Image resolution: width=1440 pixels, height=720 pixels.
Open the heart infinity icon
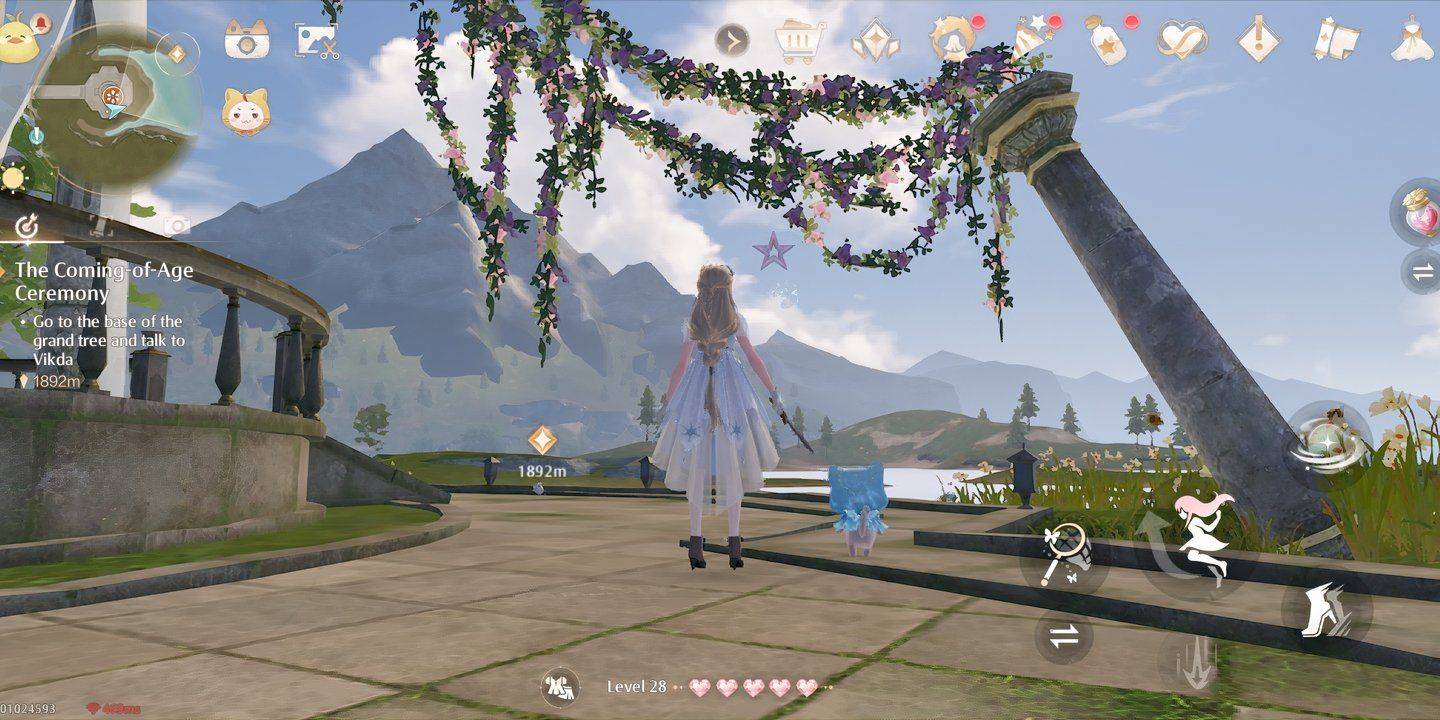[1180, 40]
